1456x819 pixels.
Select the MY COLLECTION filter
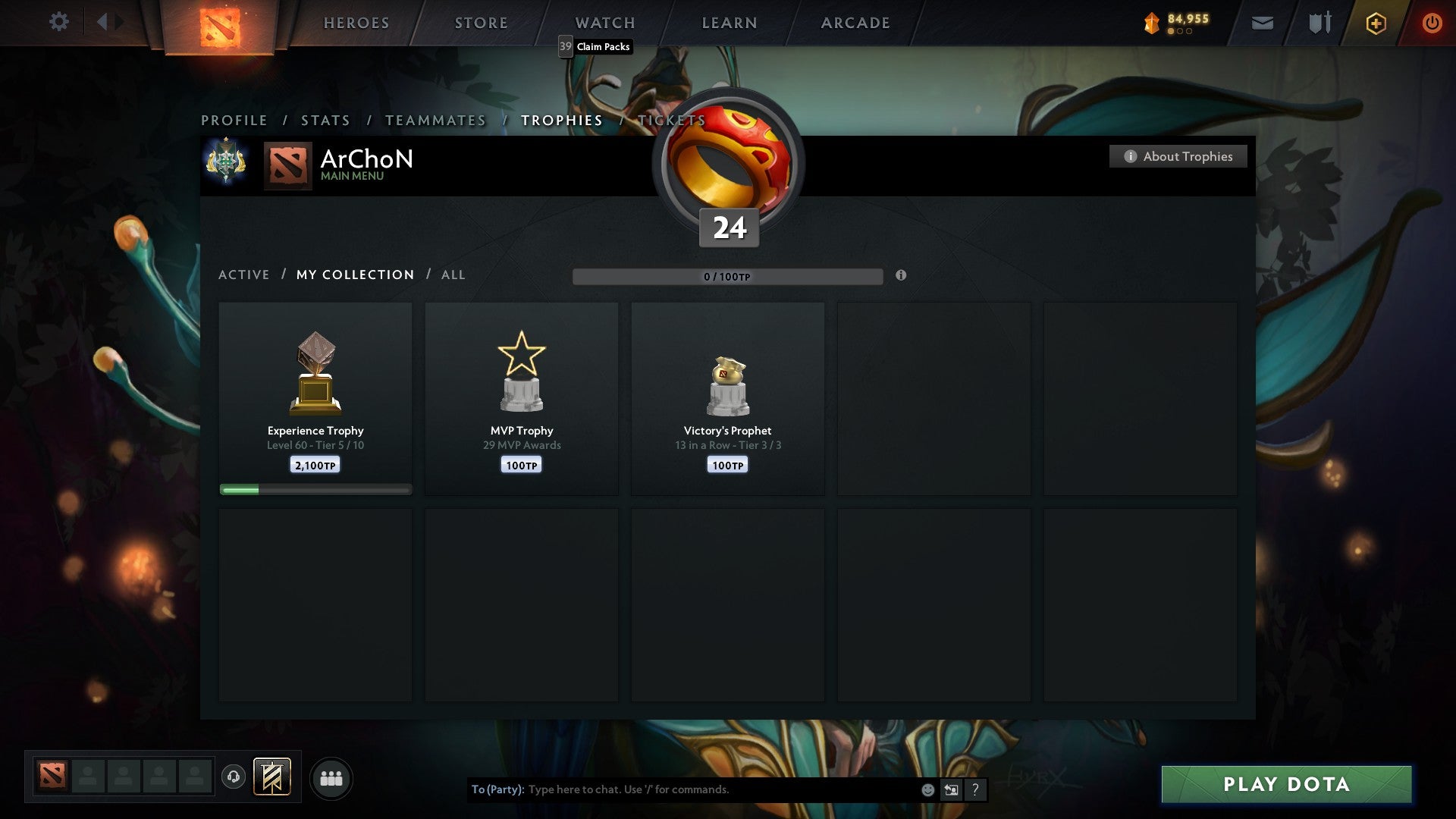(354, 275)
